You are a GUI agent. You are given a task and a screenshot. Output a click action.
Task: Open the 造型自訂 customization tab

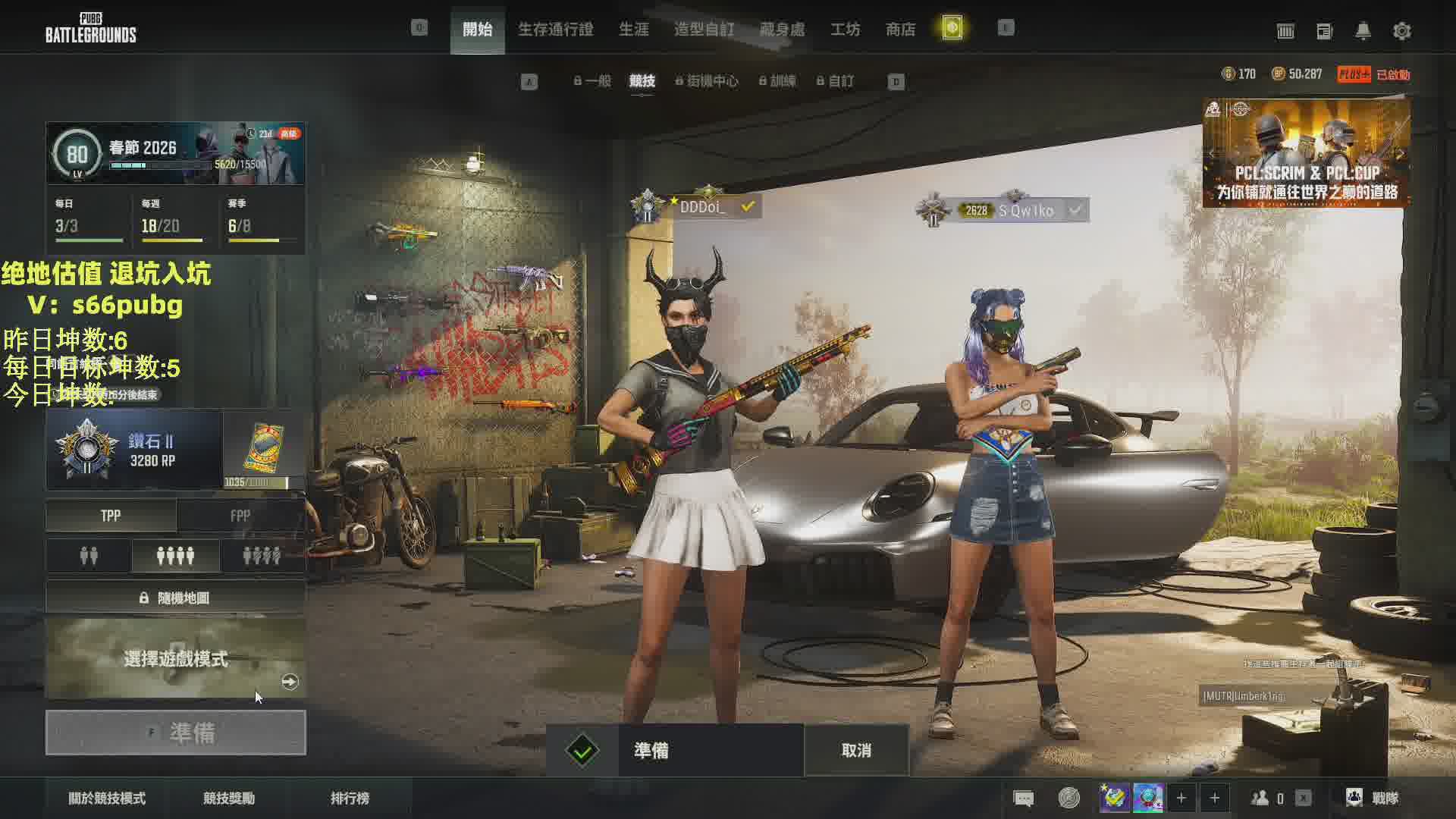tap(704, 30)
